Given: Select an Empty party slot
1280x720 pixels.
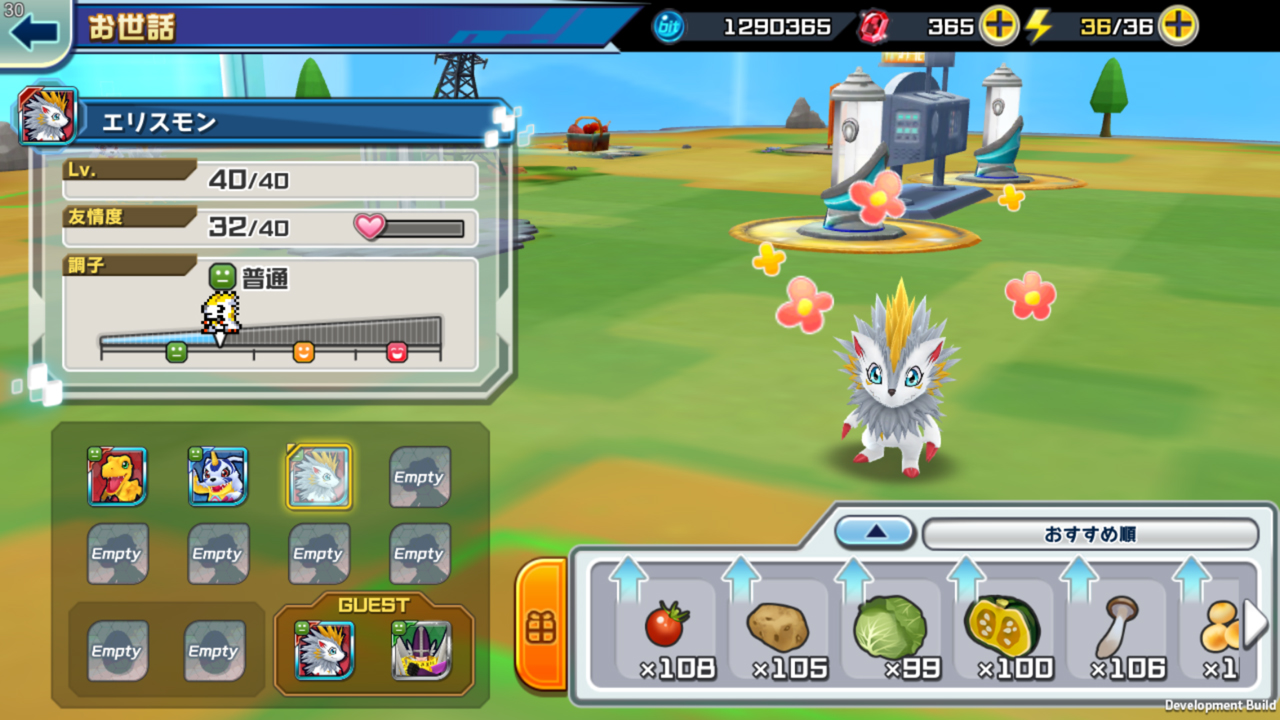Looking at the screenshot, I should point(419,477).
